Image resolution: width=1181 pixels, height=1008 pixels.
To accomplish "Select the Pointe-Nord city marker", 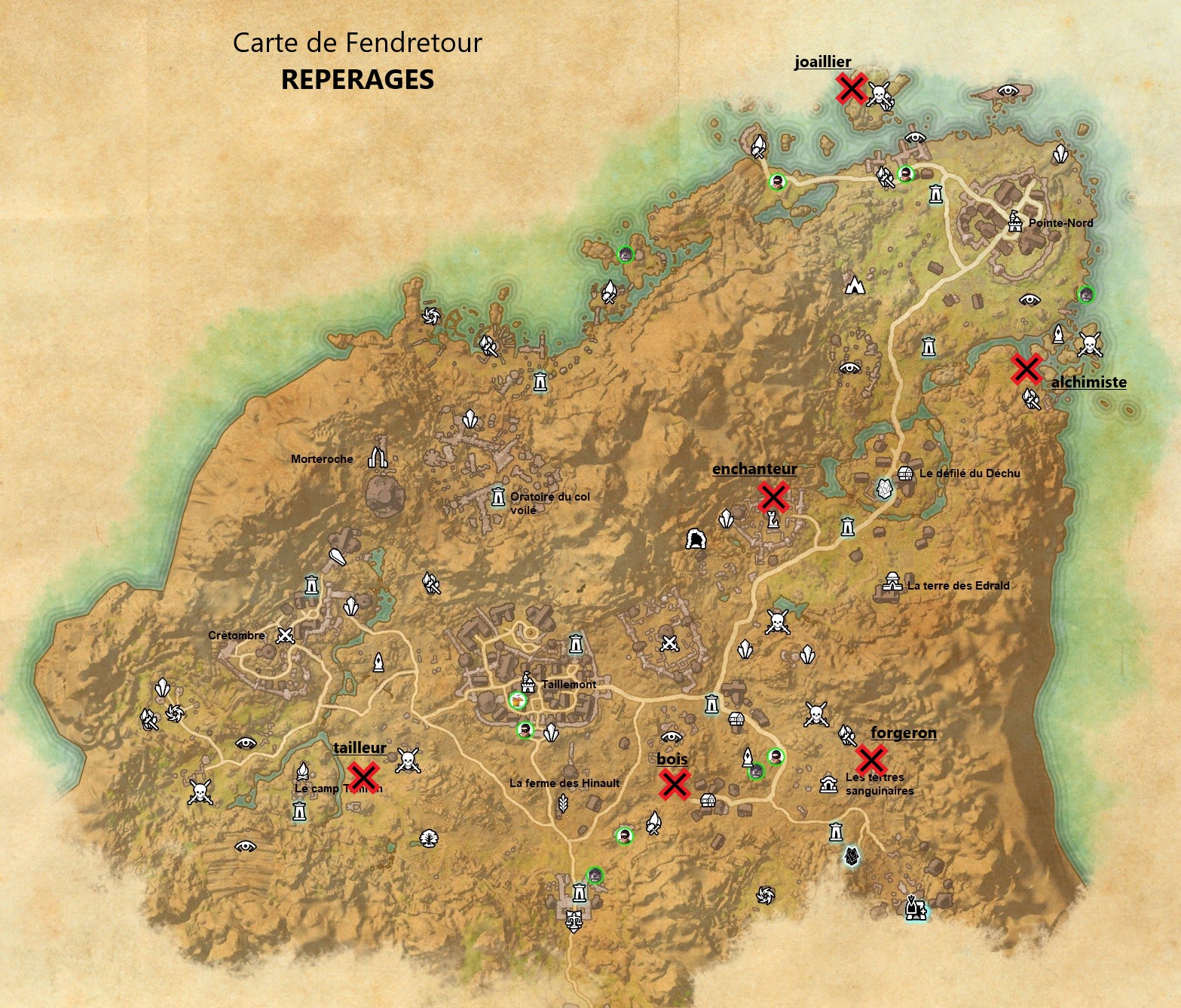I will coord(1015,222).
